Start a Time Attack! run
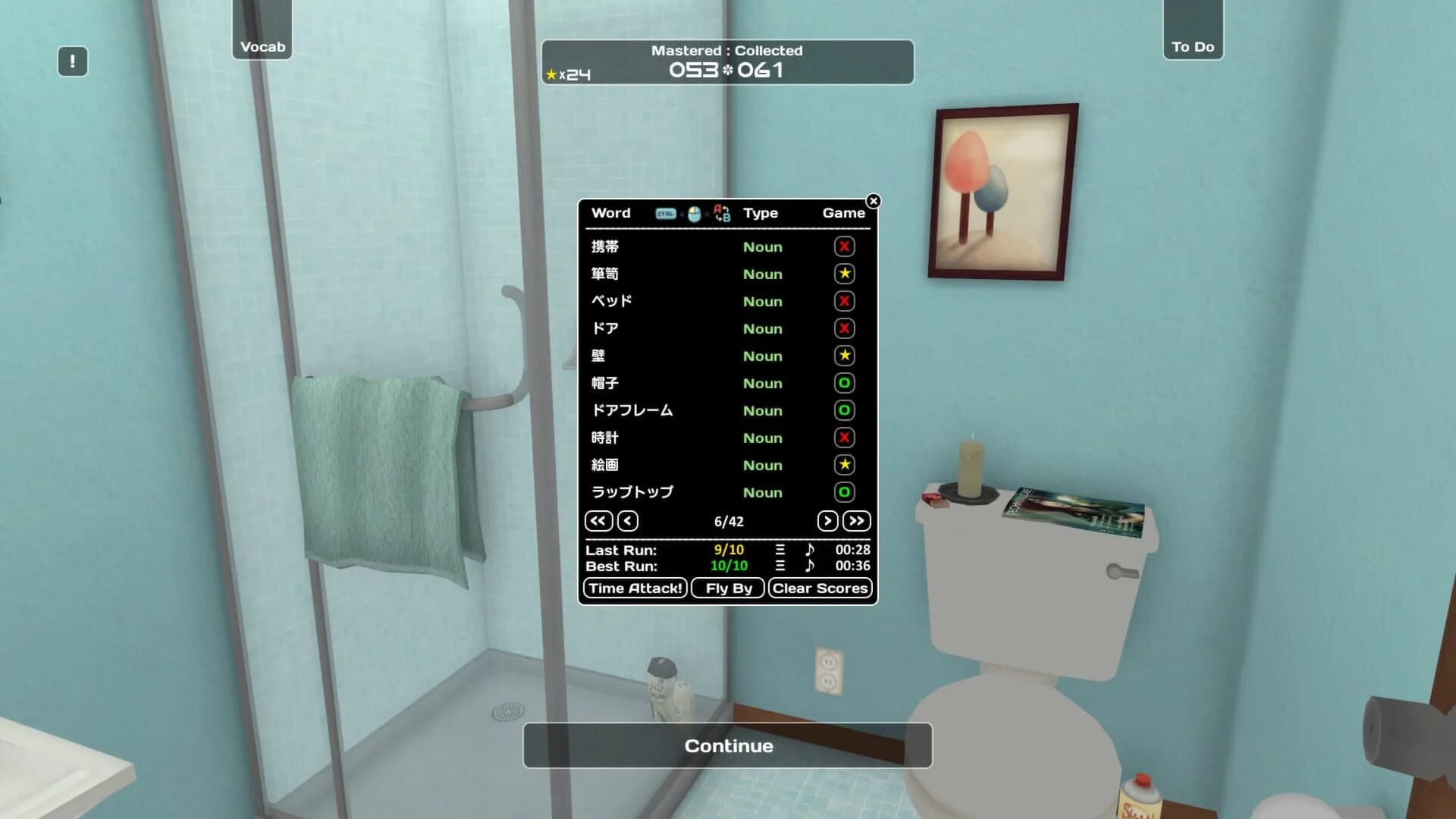Screen dimensions: 1456x819 634,588
